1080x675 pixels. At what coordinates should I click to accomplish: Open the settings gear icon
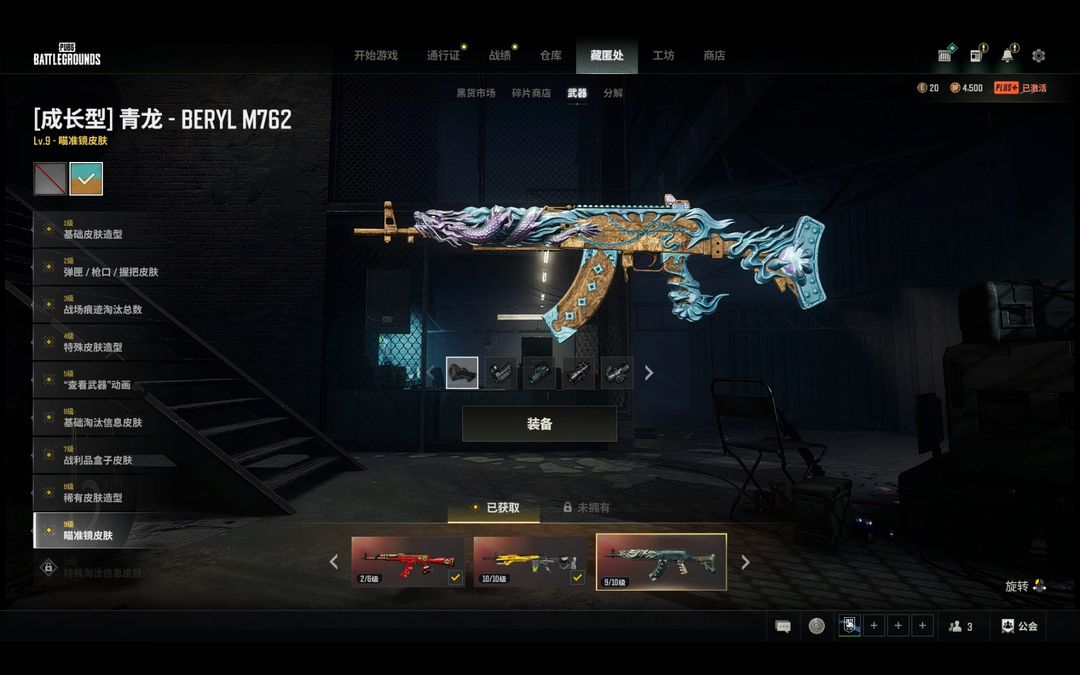[x=1038, y=56]
